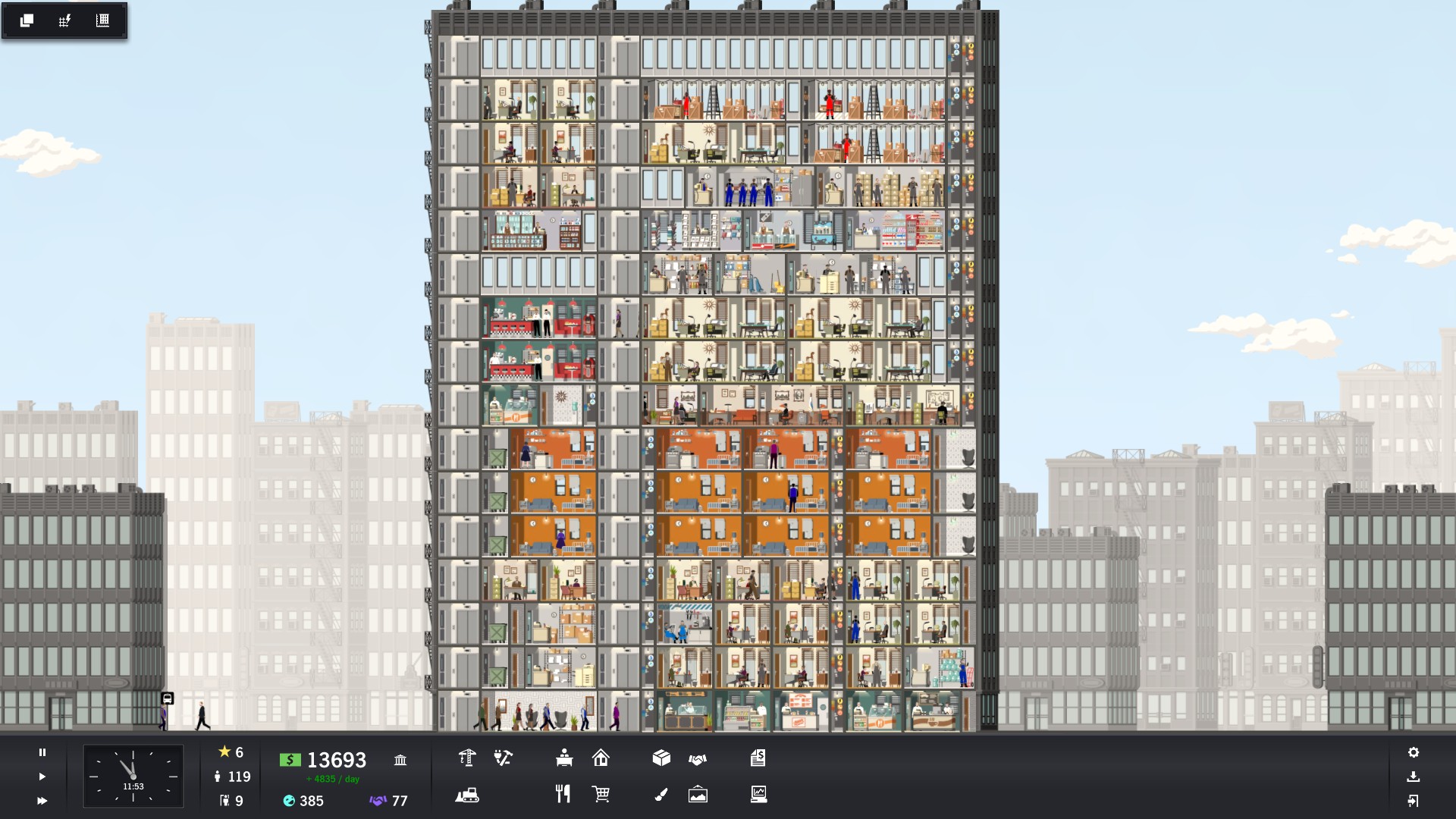This screenshot has height=819, width=1456.
Task: Open the computer chart statistics panel
Action: click(758, 794)
